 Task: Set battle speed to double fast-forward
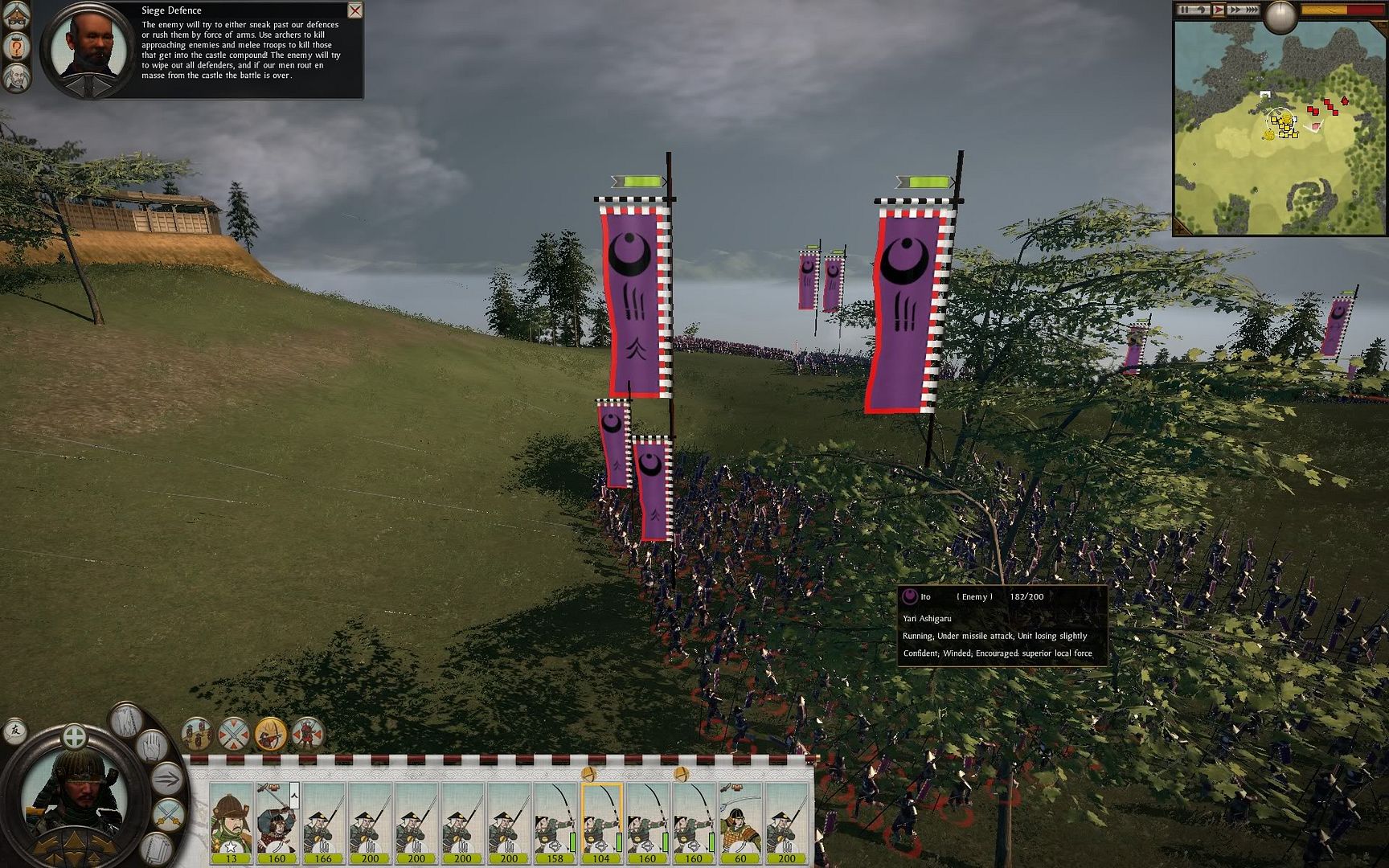(x=1234, y=10)
